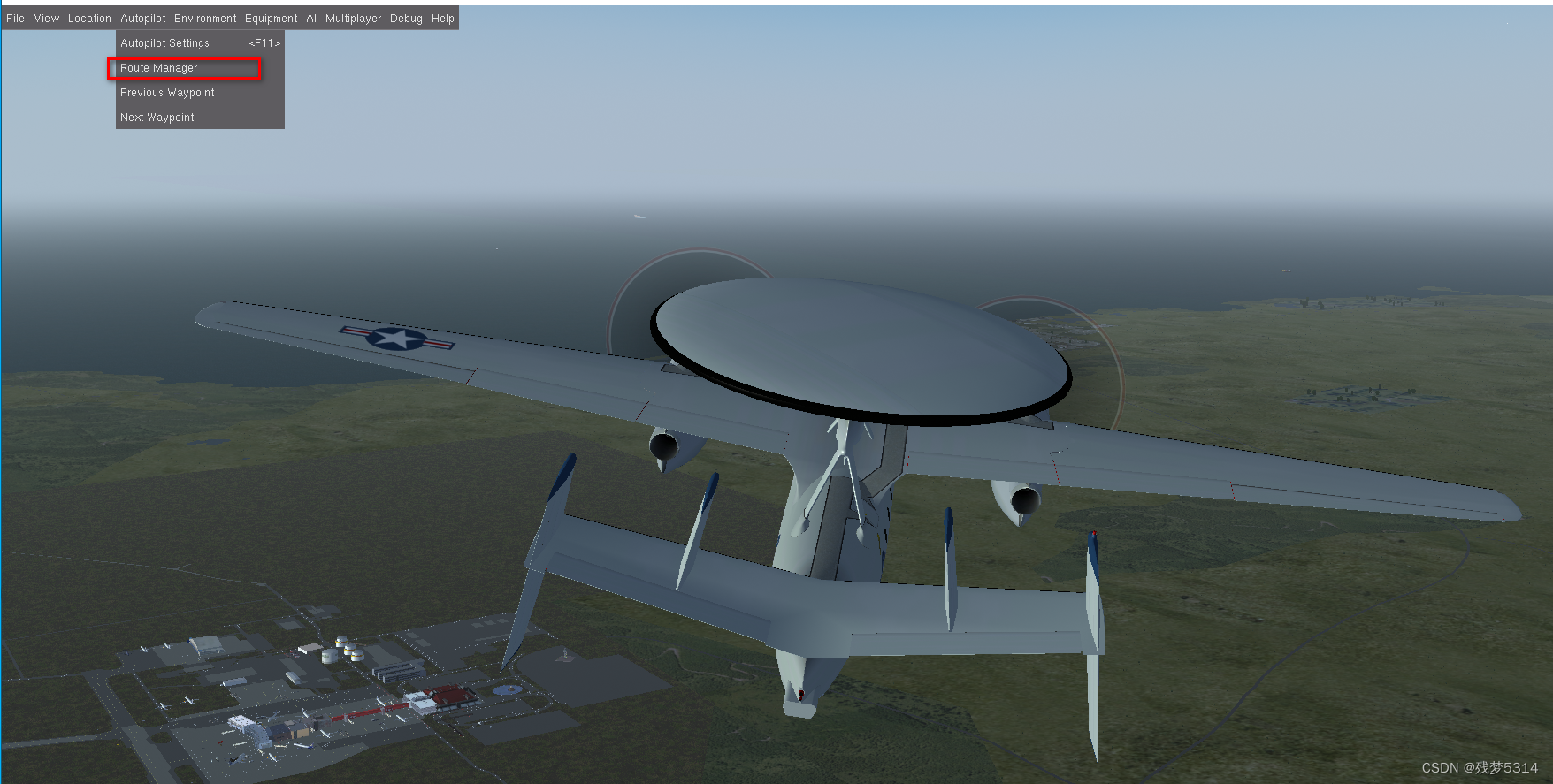Open the File menu

pyautogui.click(x=14, y=18)
